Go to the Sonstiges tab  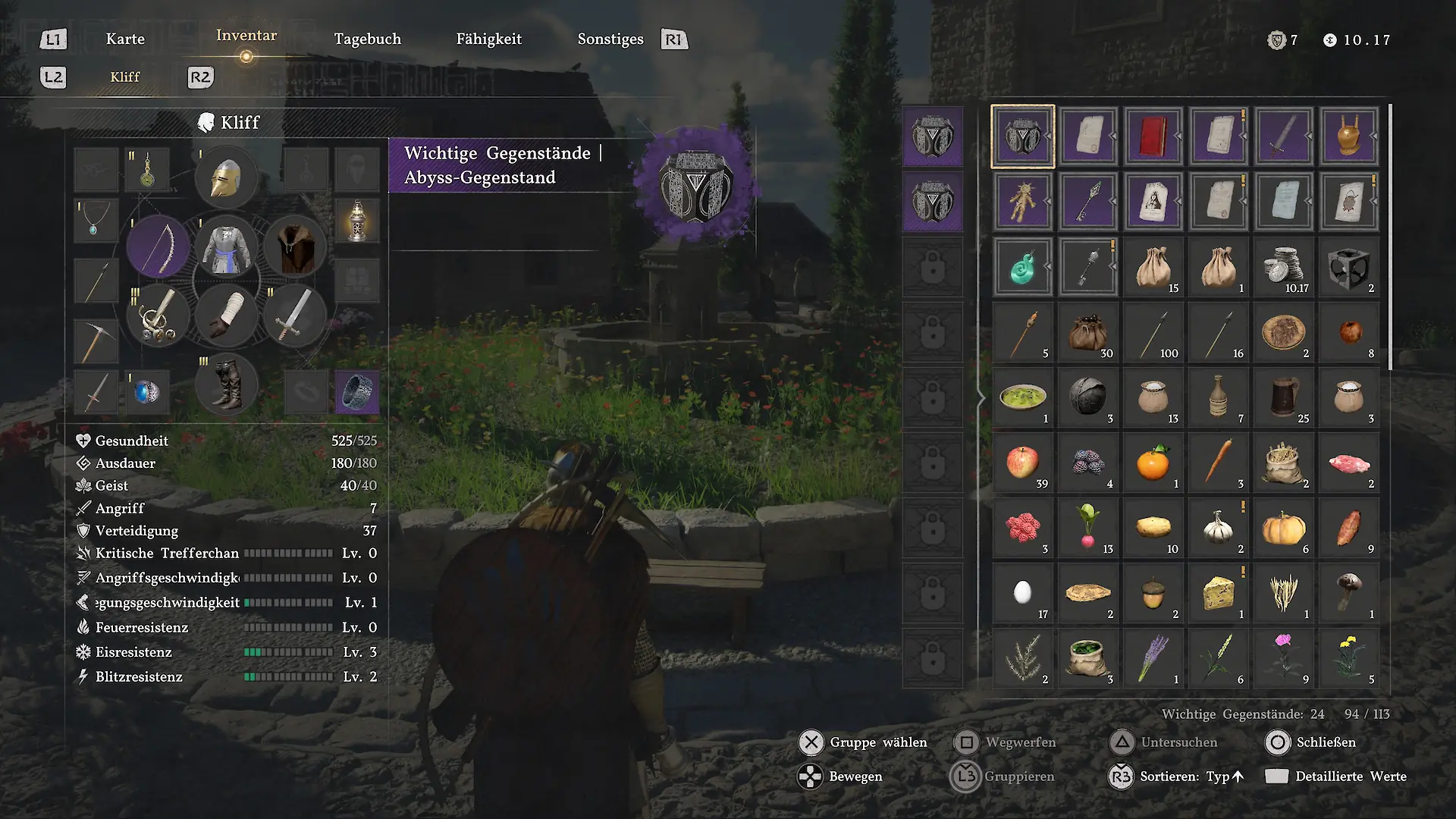[610, 39]
